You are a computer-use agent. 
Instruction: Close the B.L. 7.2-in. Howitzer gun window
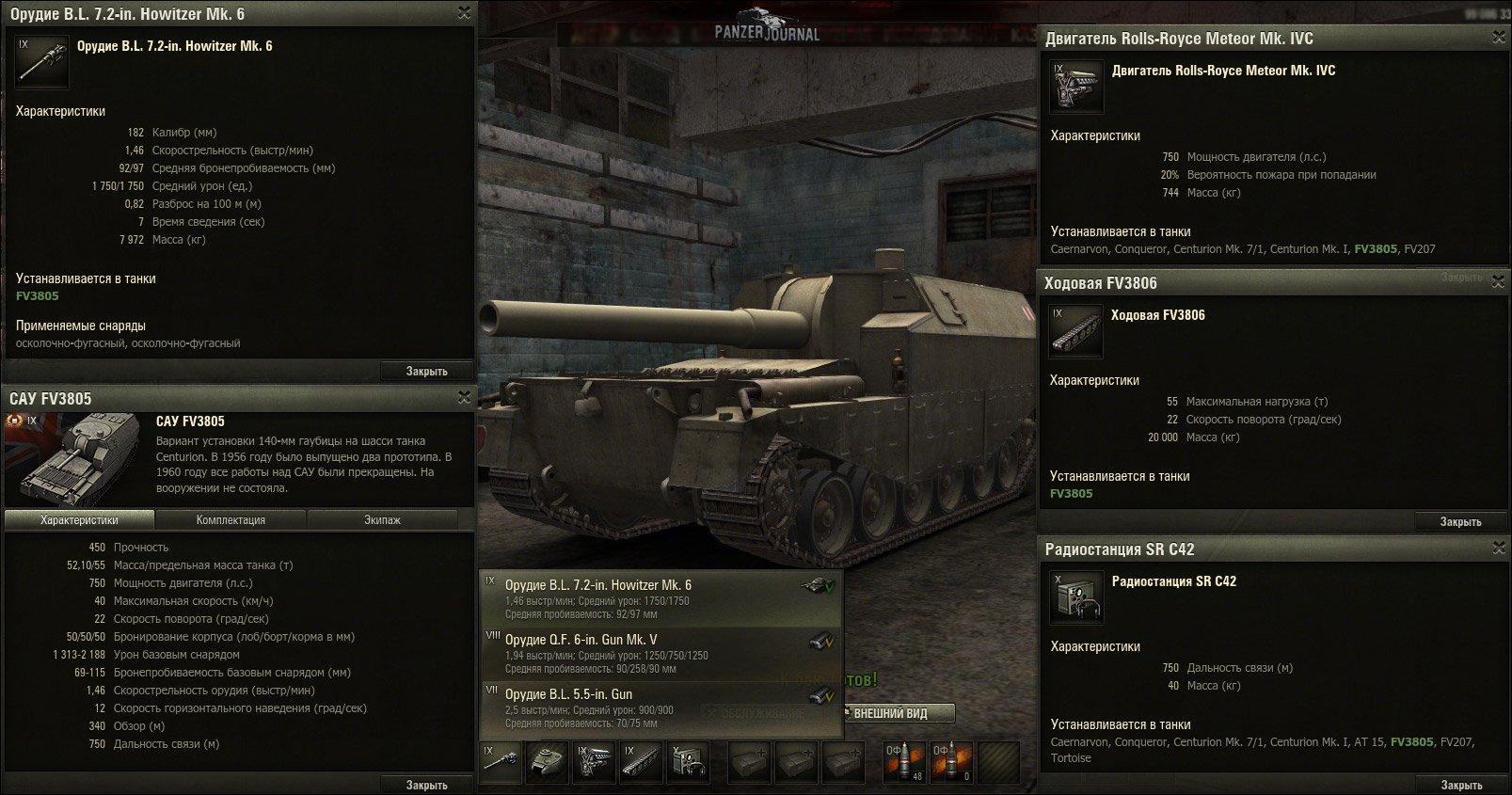[x=463, y=12]
